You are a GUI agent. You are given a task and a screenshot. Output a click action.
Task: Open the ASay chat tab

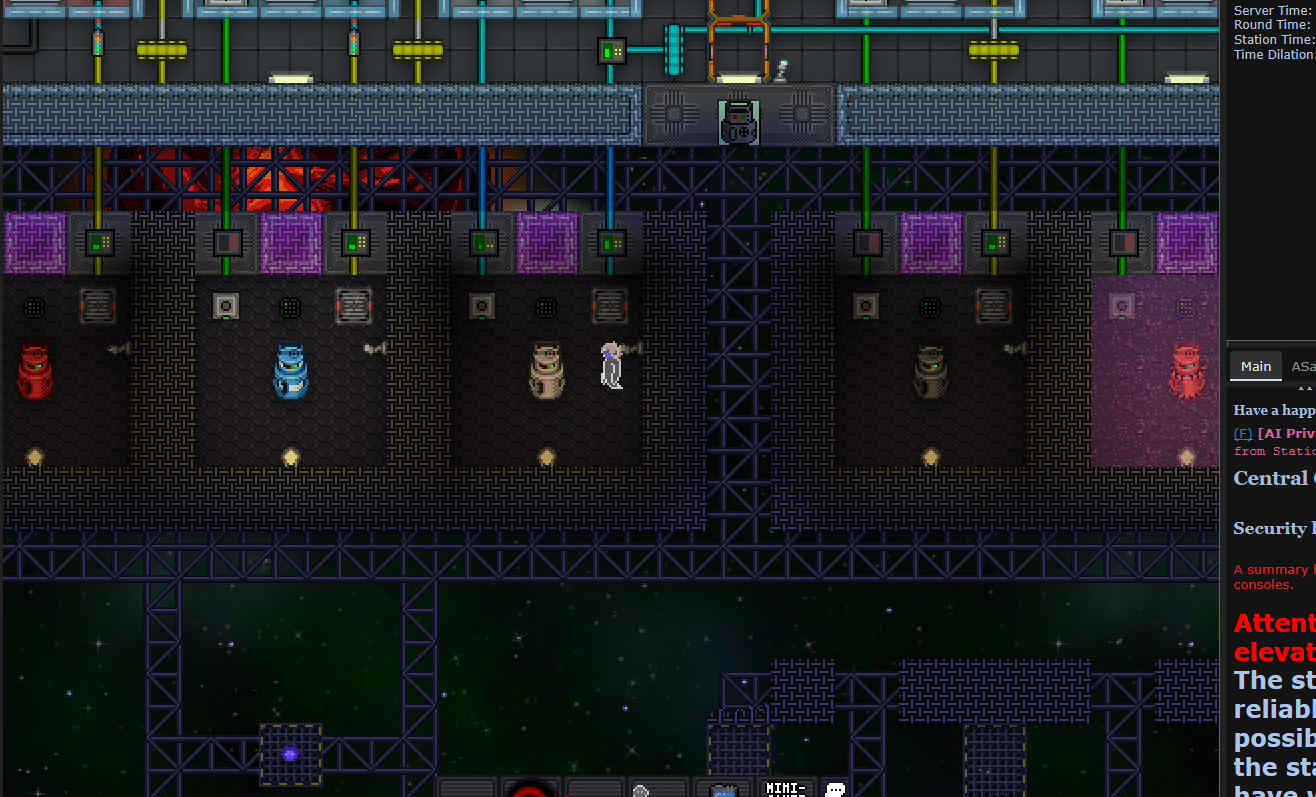(x=1303, y=367)
